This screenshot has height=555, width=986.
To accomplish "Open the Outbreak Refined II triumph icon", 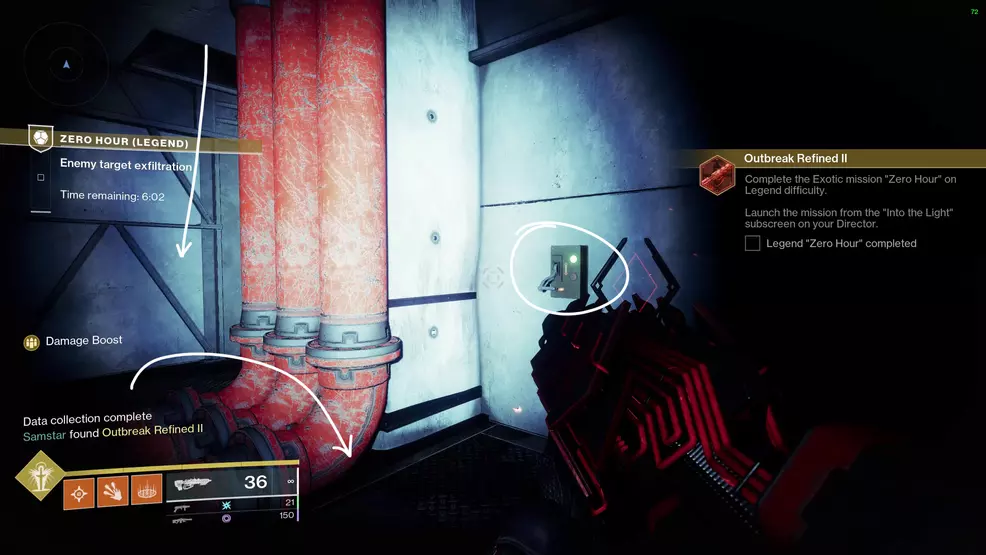I will pos(718,176).
